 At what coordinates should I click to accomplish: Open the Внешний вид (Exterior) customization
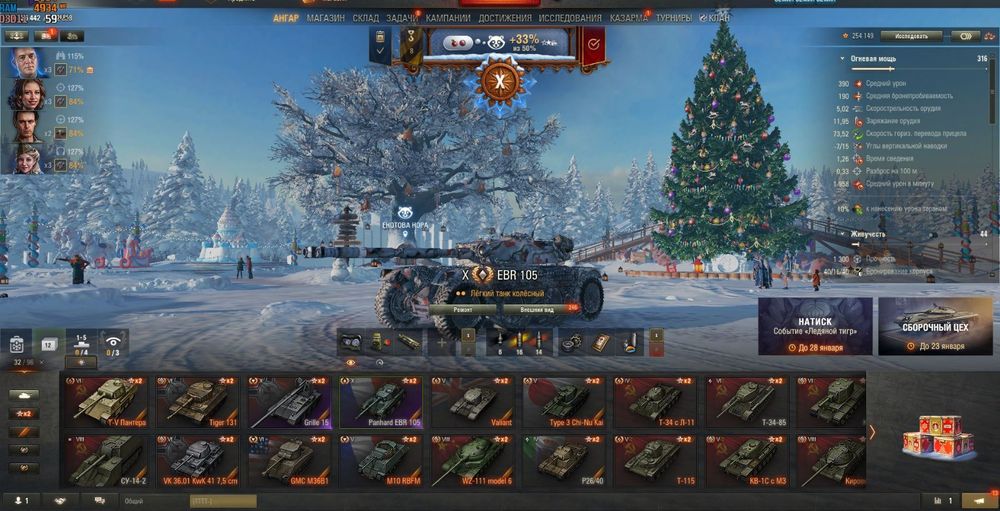tap(537, 310)
